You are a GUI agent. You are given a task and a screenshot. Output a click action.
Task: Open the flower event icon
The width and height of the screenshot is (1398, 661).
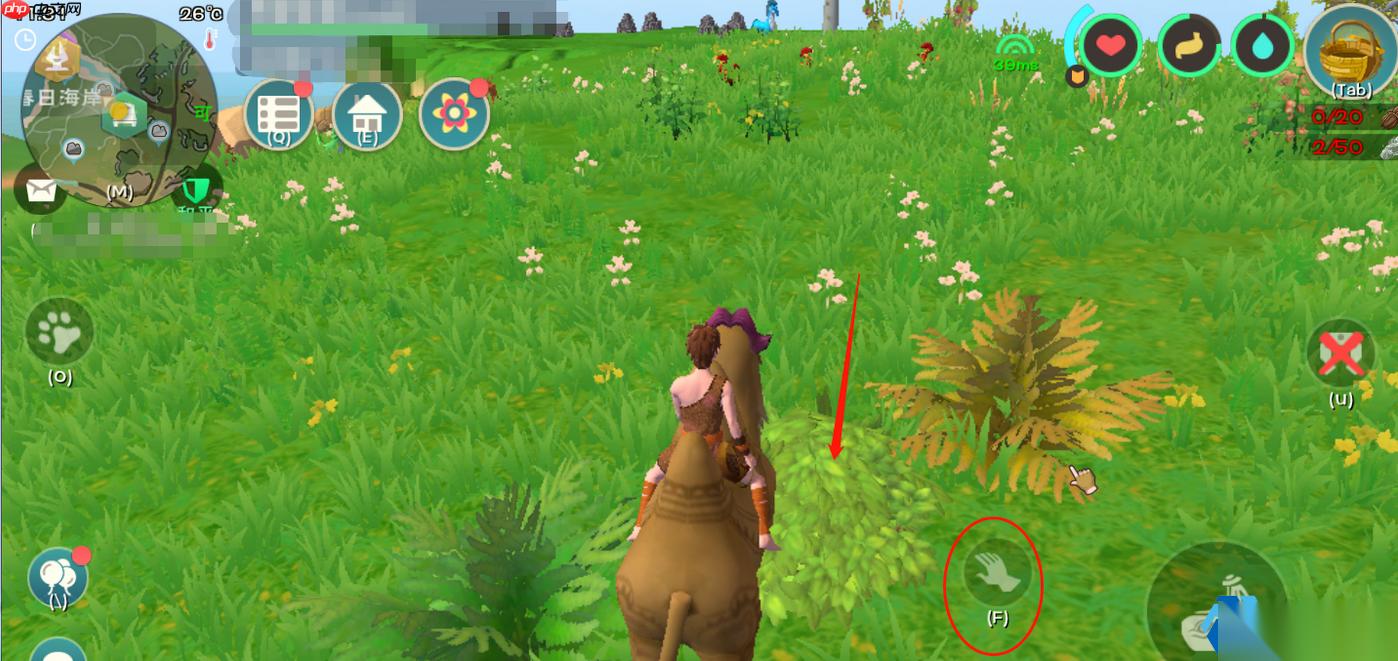455,115
